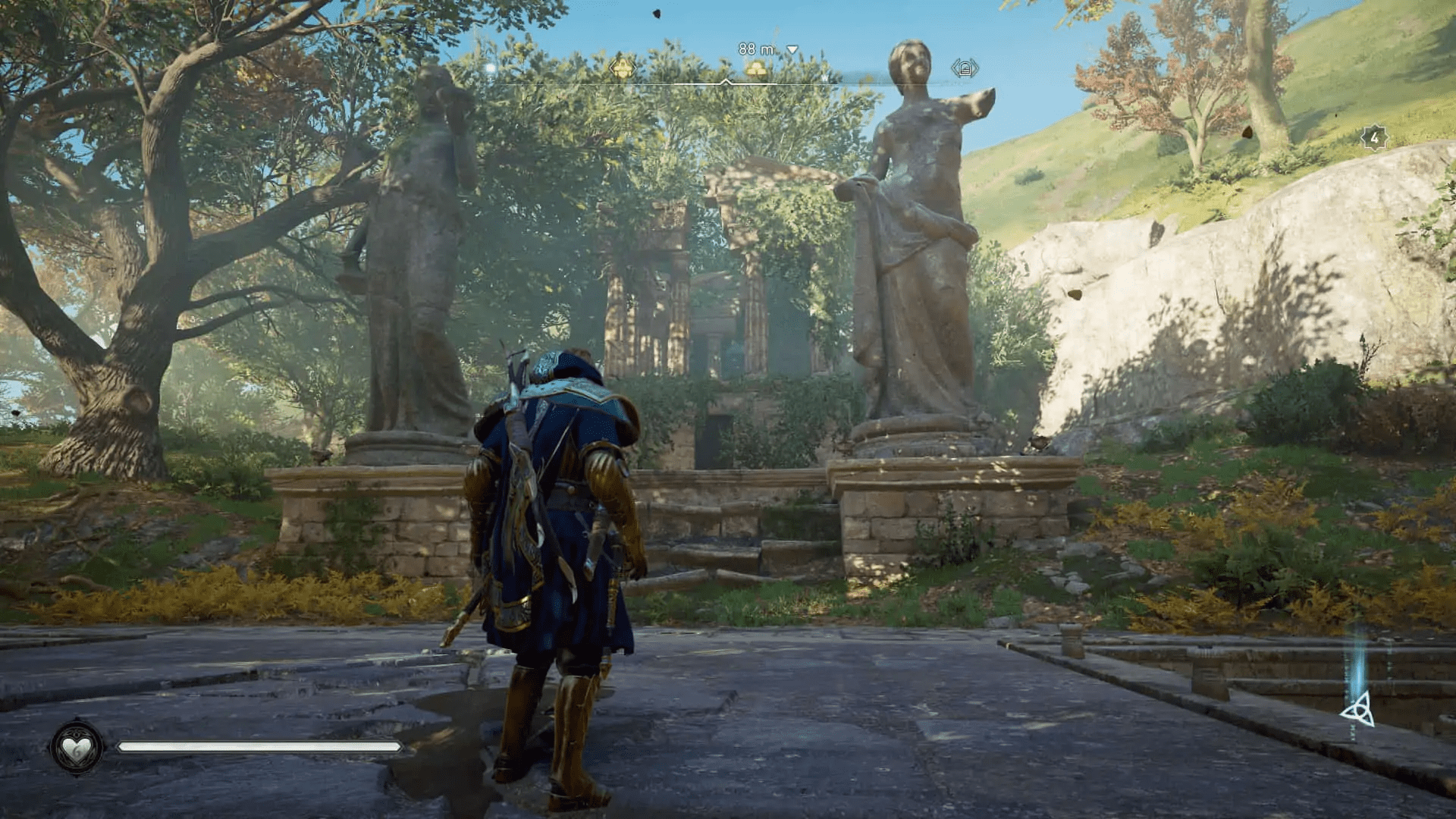This screenshot has height=819, width=1456.
Task: Click the center notch of the compass strip
Action: pyautogui.click(x=726, y=80)
